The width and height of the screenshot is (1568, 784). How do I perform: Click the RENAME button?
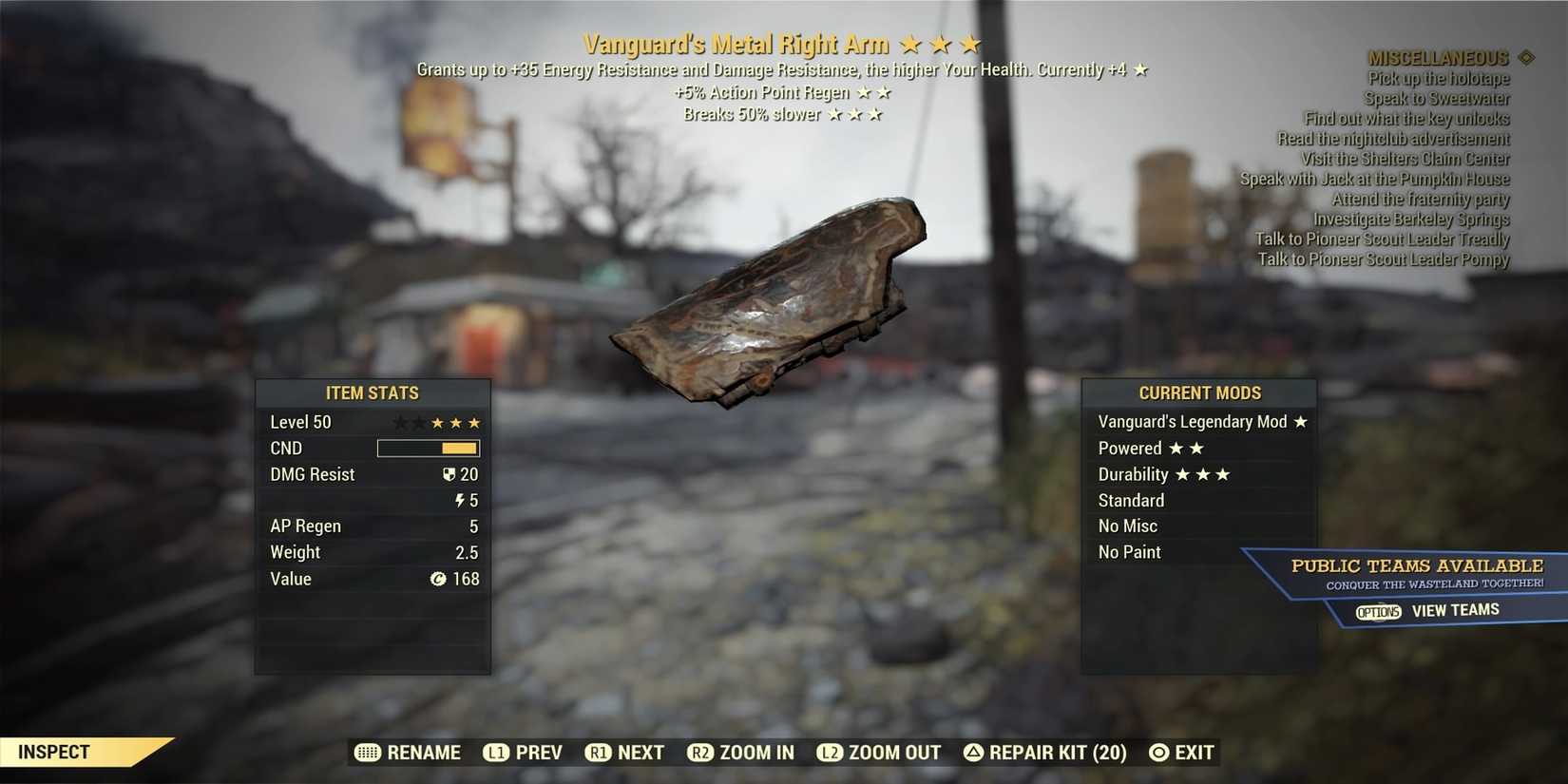(422, 753)
